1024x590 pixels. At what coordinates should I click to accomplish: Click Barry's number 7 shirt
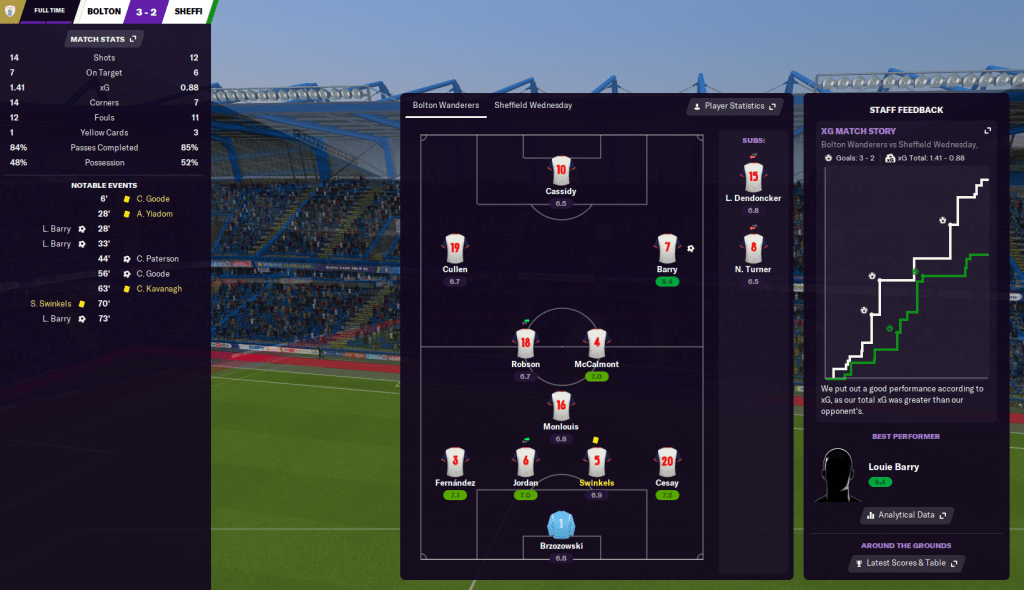pos(667,247)
